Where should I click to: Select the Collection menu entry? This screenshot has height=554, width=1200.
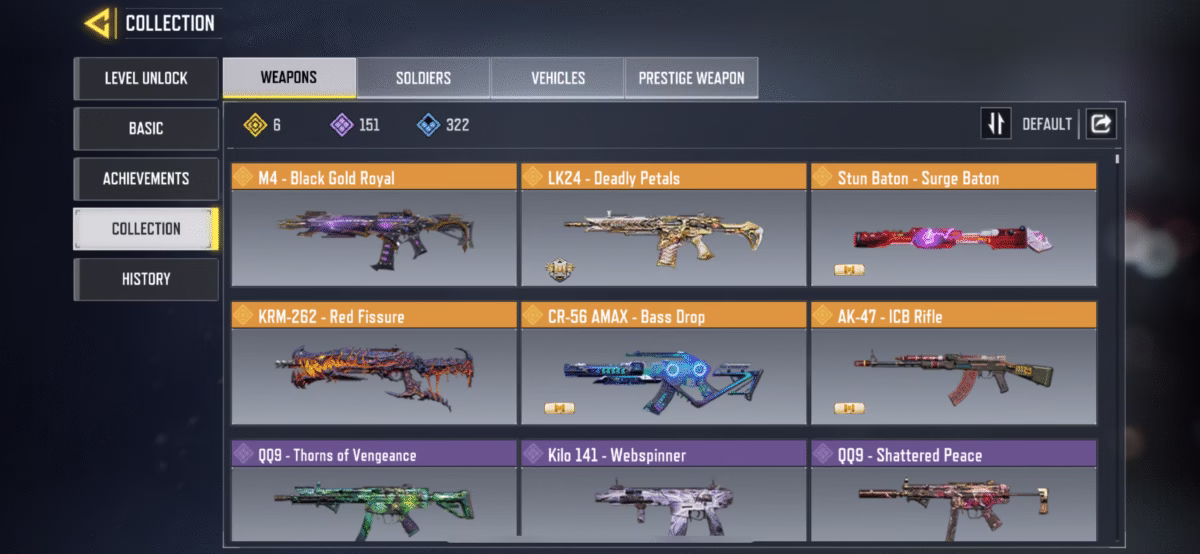(146, 228)
